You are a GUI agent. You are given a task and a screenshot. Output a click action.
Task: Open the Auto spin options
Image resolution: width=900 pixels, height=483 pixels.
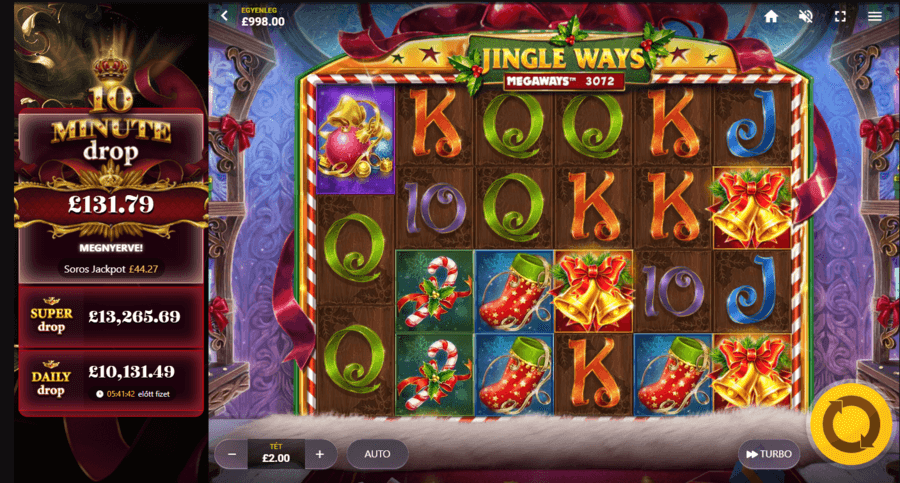tap(377, 454)
